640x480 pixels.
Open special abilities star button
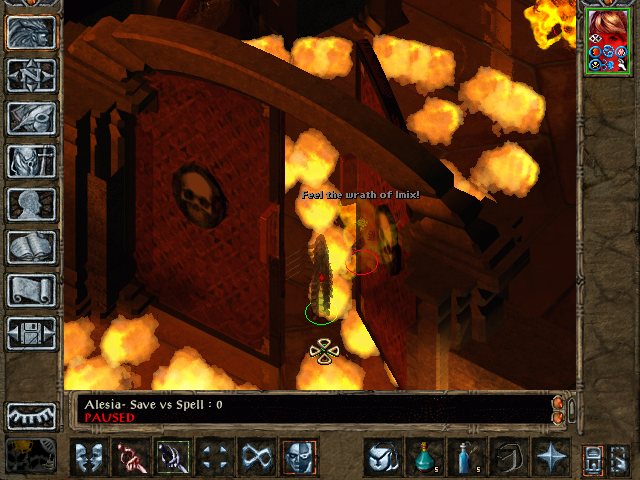[x=551, y=456]
